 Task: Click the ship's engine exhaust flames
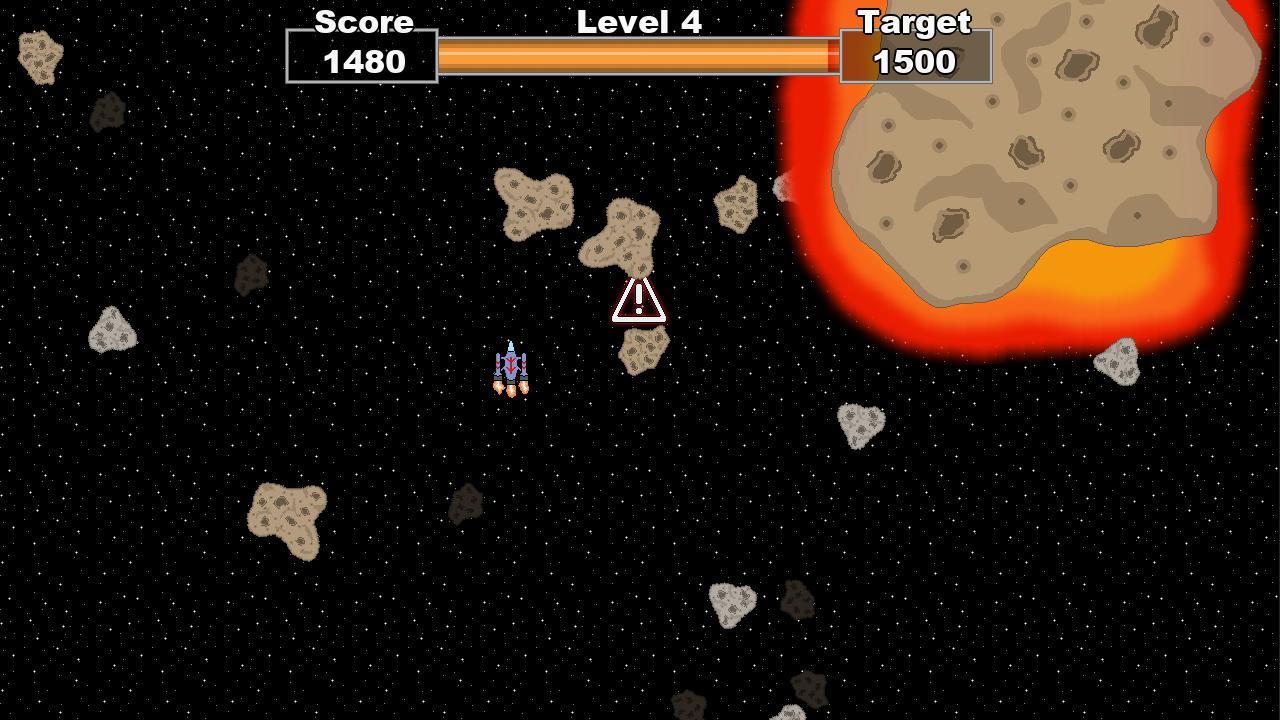(x=512, y=390)
